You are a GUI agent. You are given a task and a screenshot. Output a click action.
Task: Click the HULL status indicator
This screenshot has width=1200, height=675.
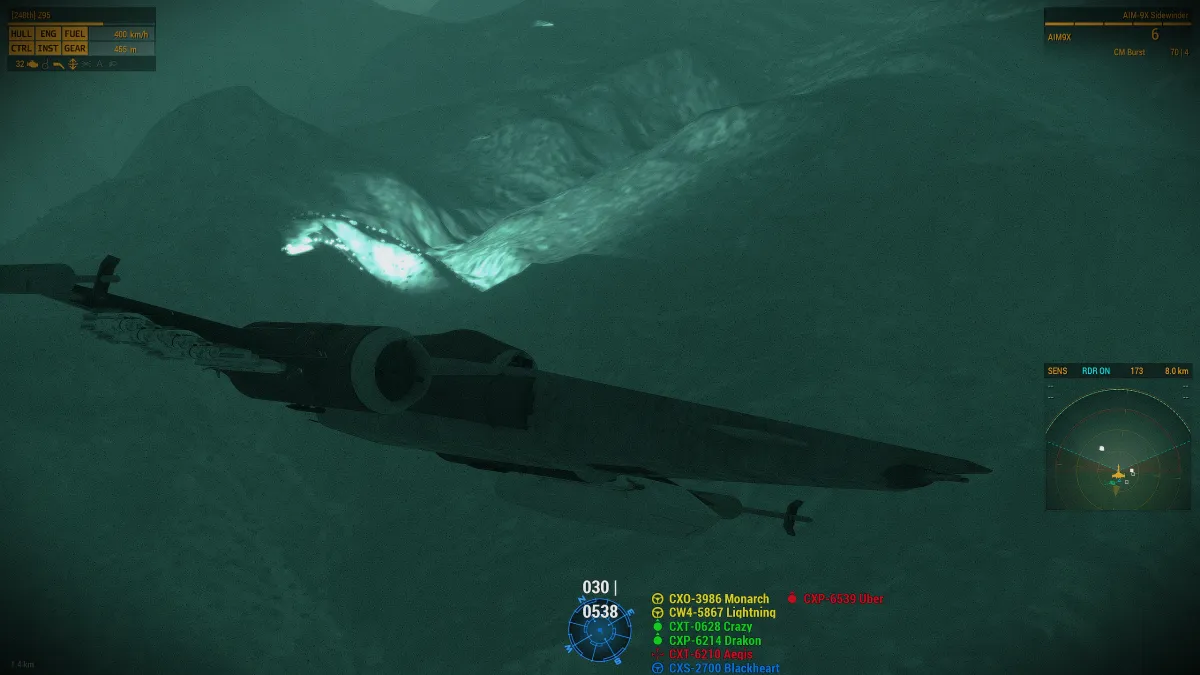click(x=22, y=34)
